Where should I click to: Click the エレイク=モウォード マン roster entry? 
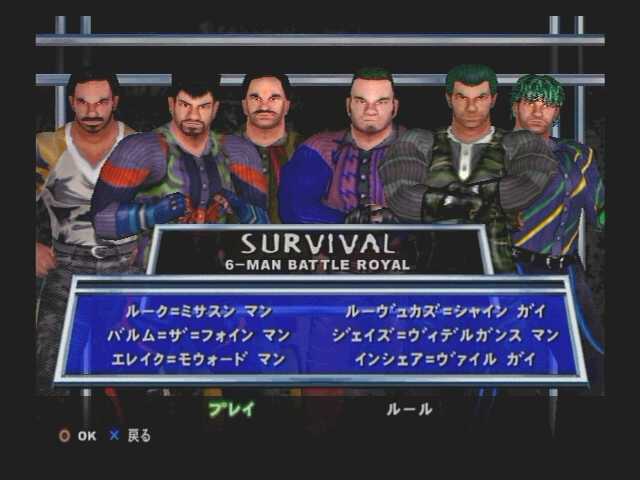click(199, 359)
